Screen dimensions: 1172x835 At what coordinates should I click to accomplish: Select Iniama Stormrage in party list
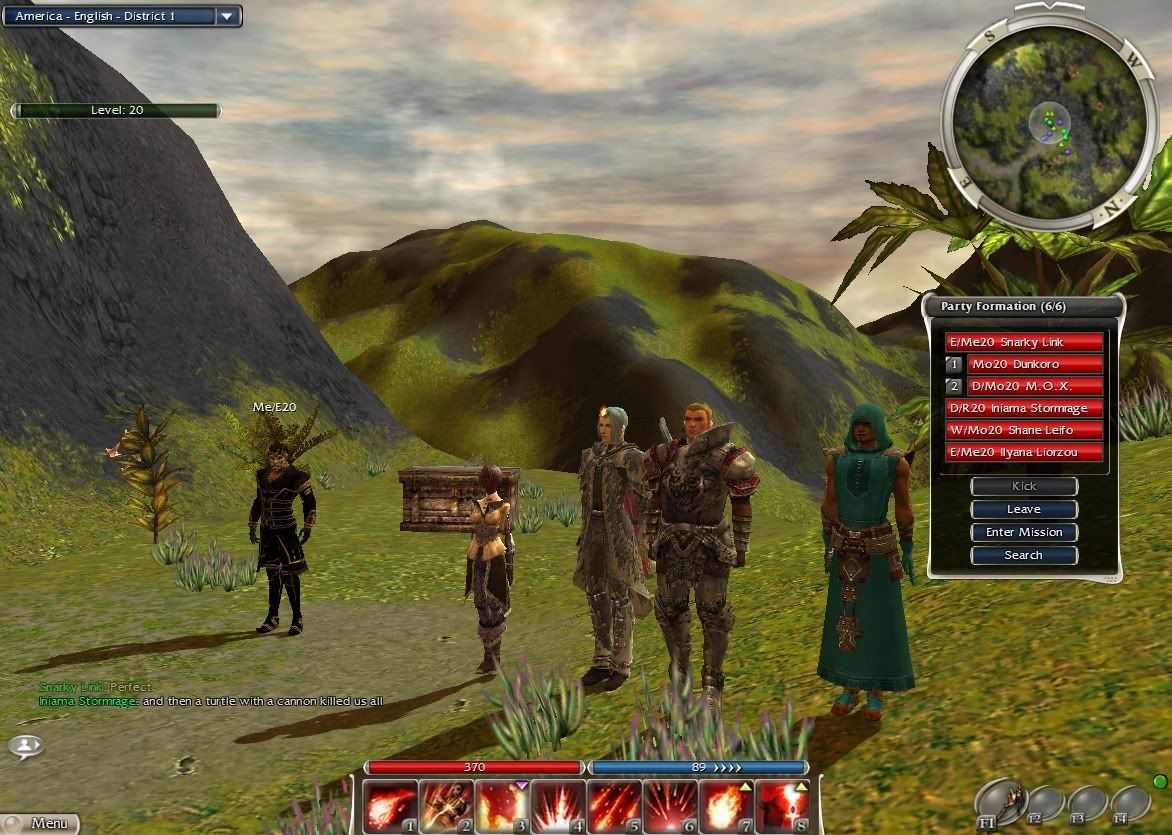(1023, 408)
